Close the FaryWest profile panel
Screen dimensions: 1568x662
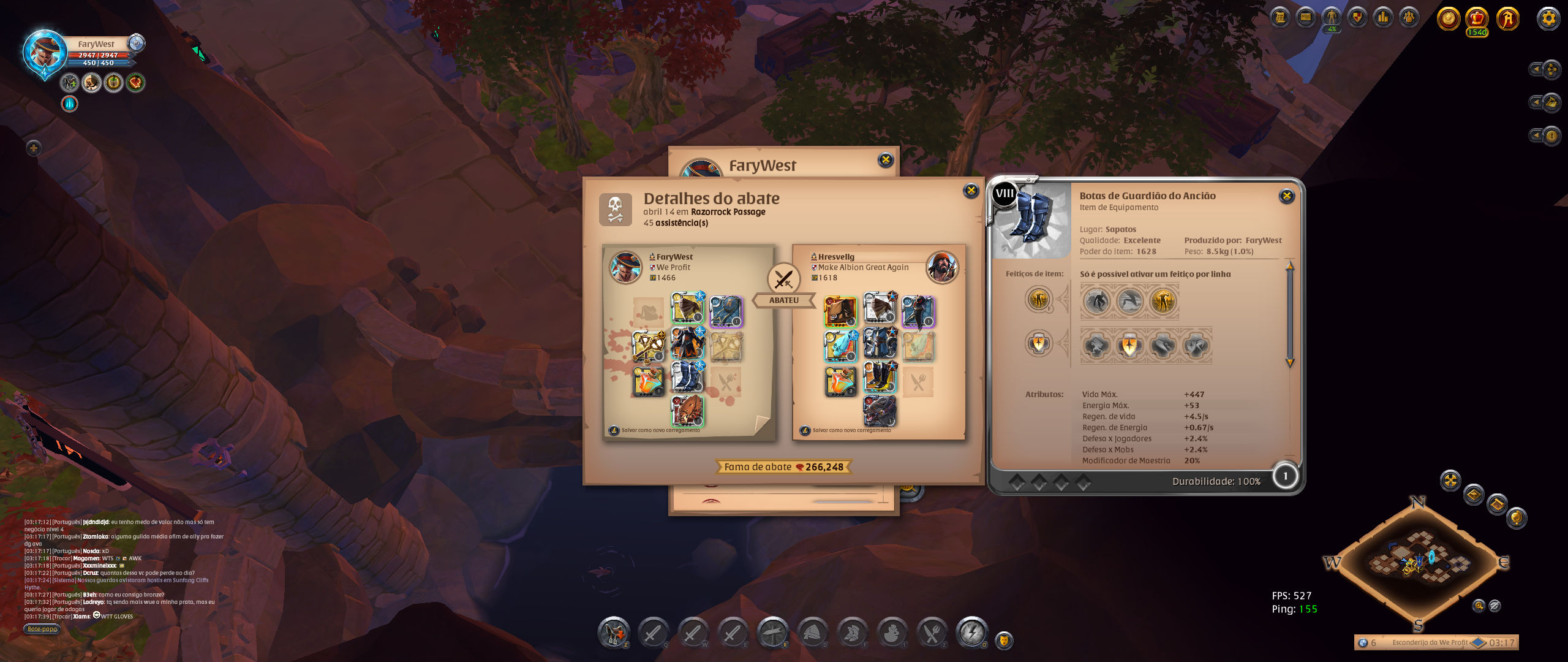[886, 160]
